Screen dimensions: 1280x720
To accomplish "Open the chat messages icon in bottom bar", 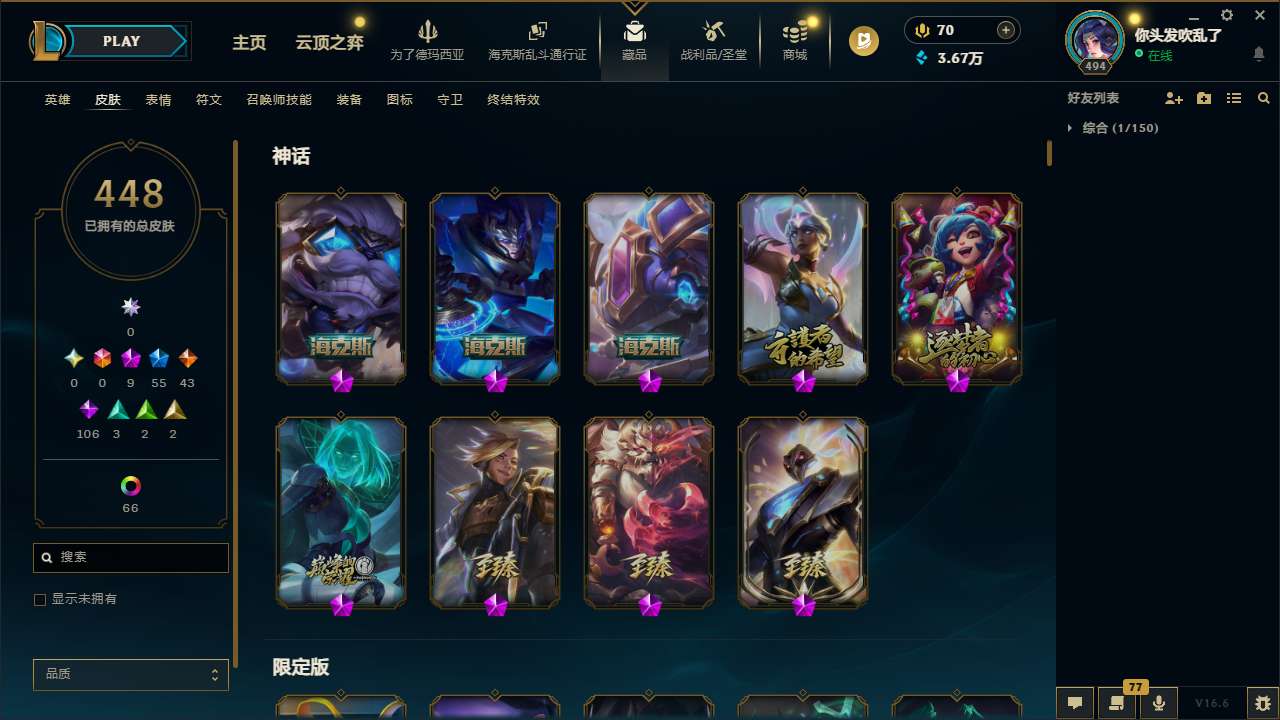I will (x=1075, y=703).
